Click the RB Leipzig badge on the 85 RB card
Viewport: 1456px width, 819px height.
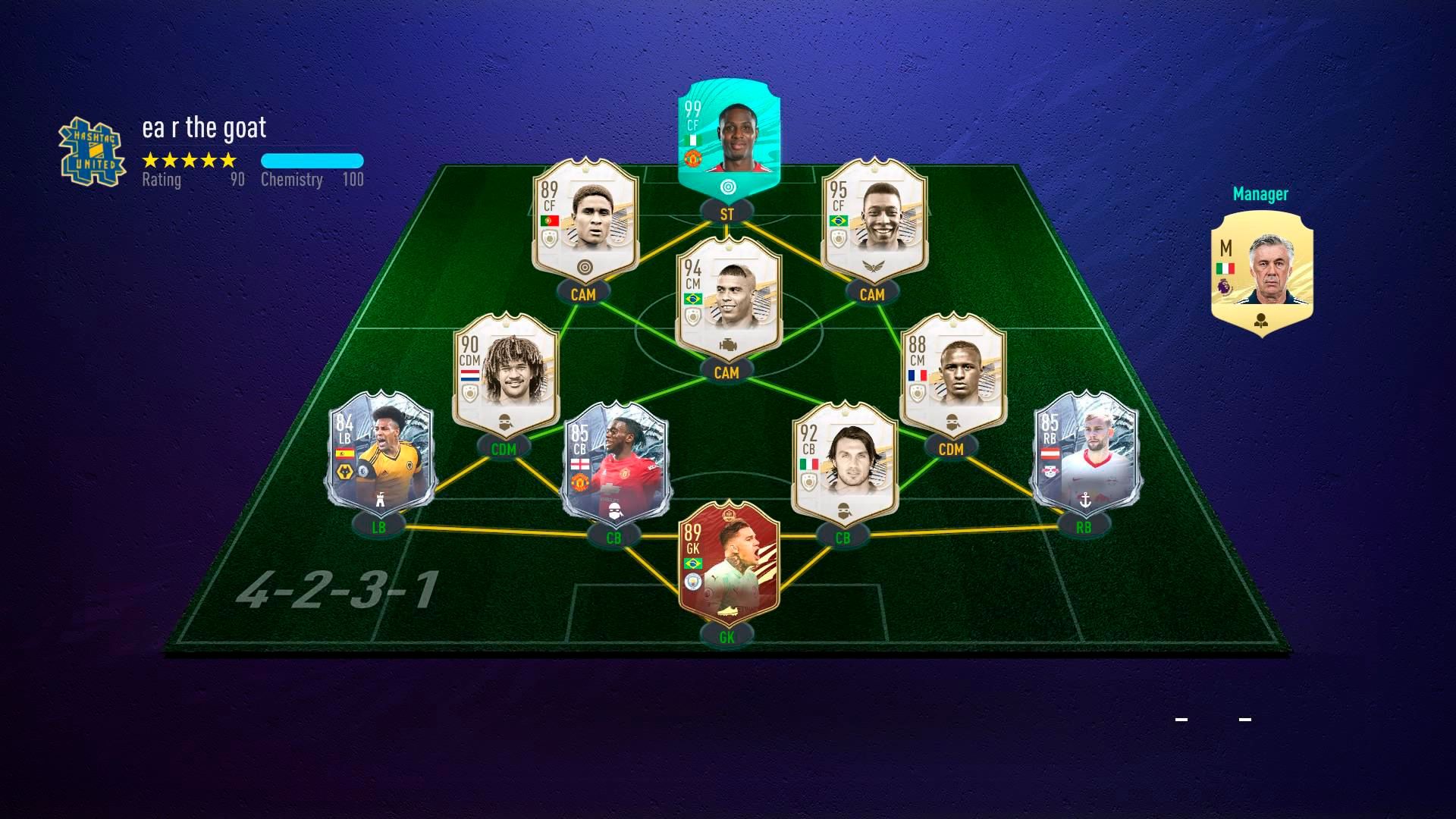point(1050,471)
